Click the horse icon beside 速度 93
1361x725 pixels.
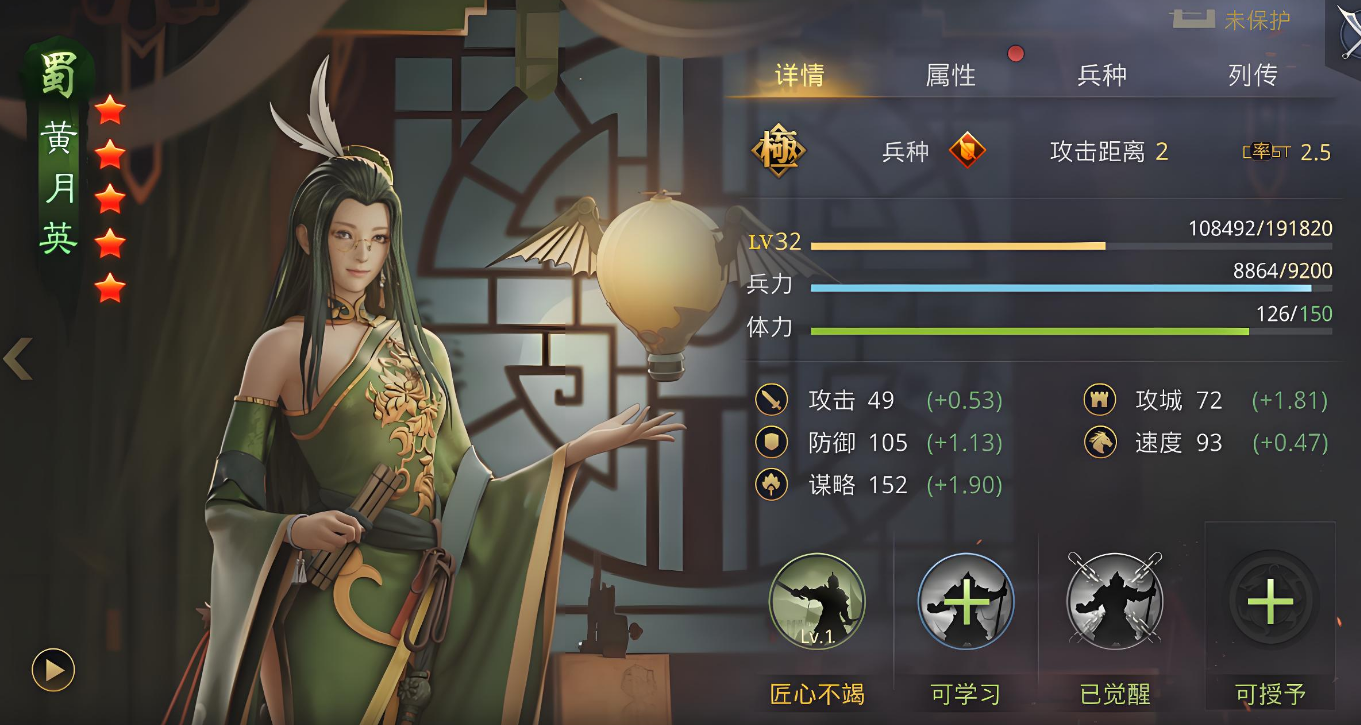pyautogui.click(x=1098, y=442)
